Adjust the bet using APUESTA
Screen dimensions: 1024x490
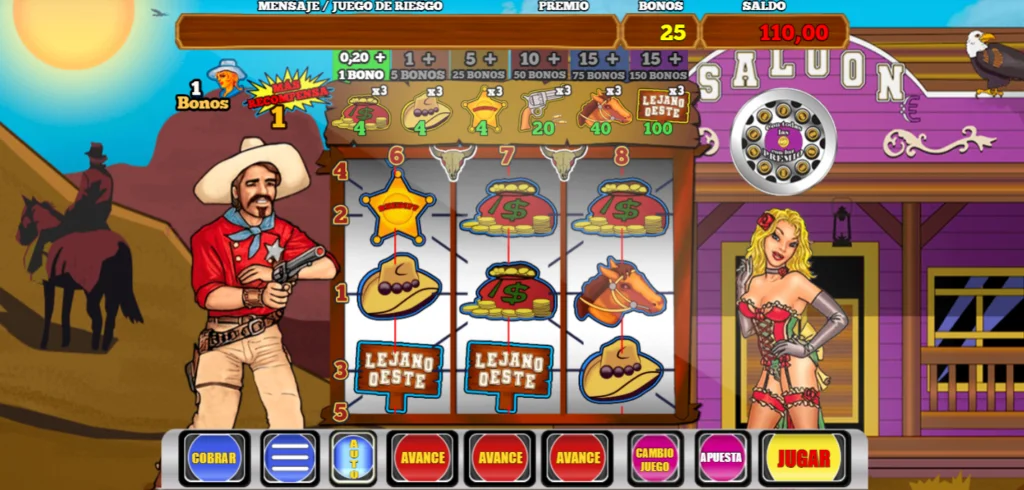(722, 459)
